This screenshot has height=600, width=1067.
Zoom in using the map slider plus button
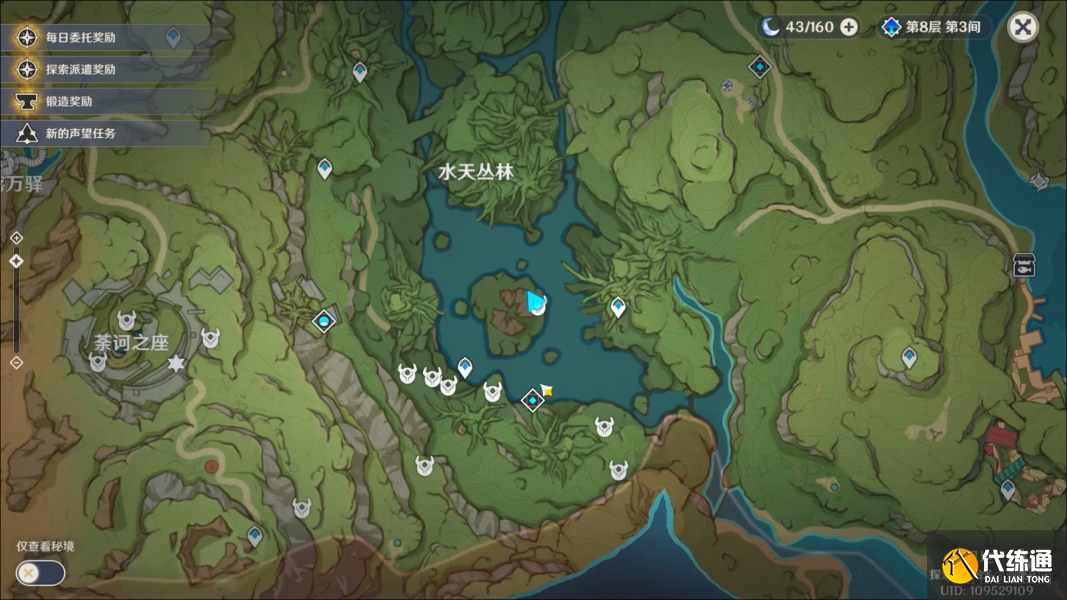click(x=16, y=237)
